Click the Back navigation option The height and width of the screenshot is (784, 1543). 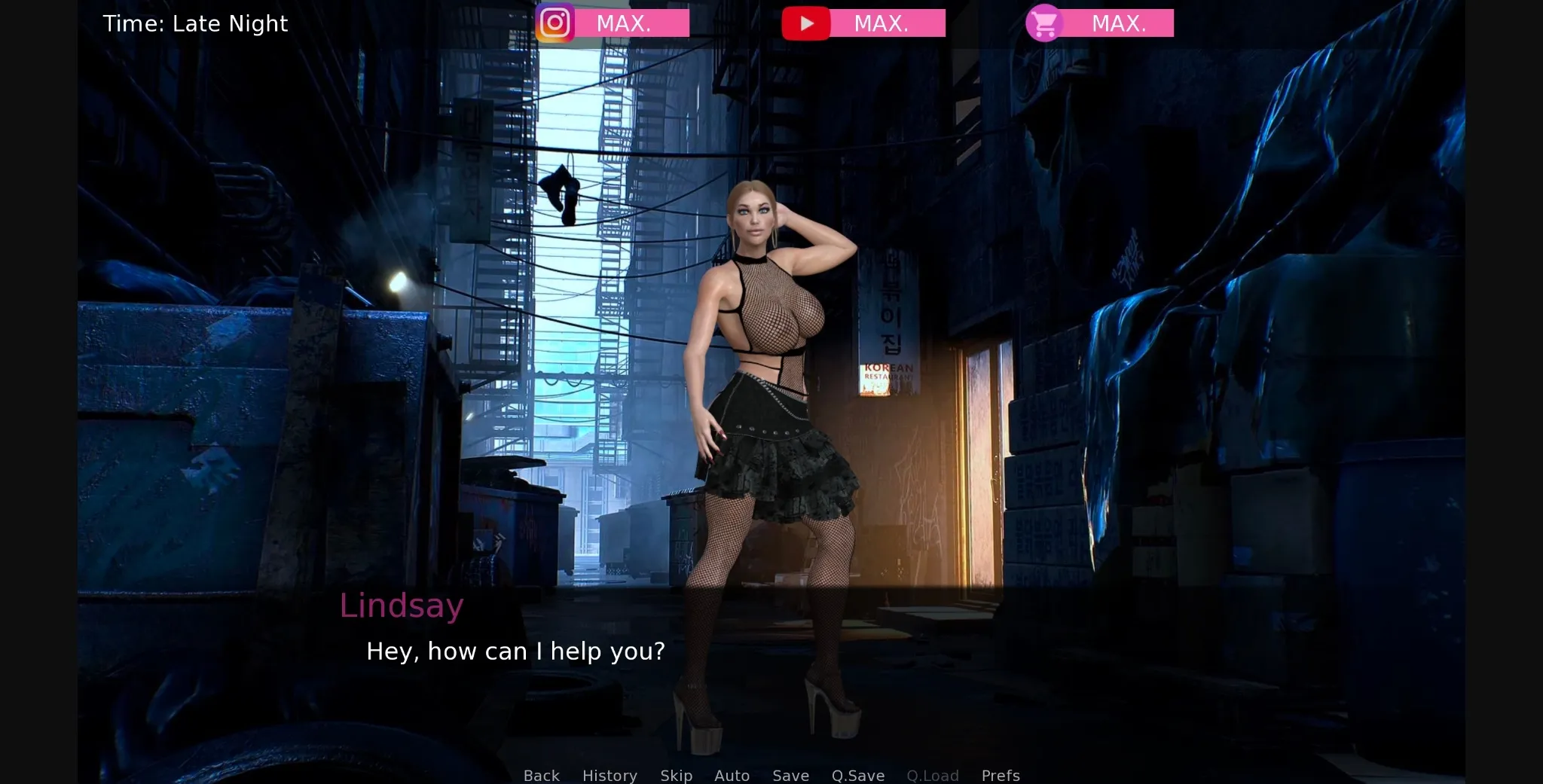(541, 775)
